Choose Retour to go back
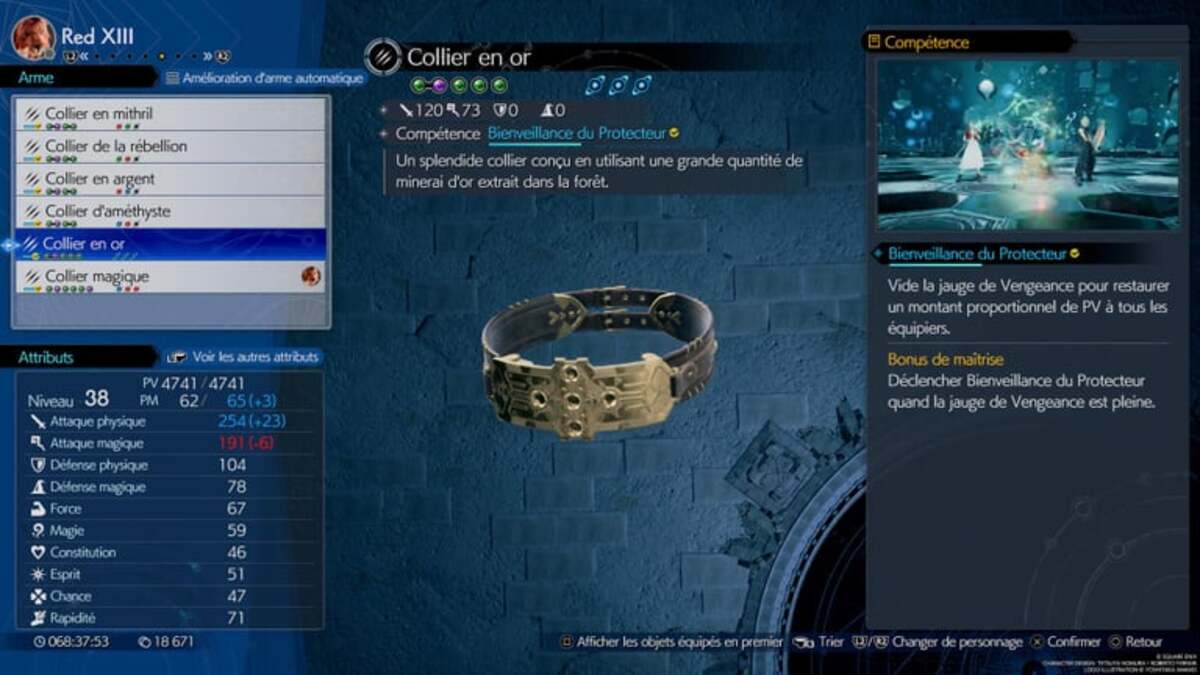Viewport: 1200px width, 675px height. tap(1135, 642)
